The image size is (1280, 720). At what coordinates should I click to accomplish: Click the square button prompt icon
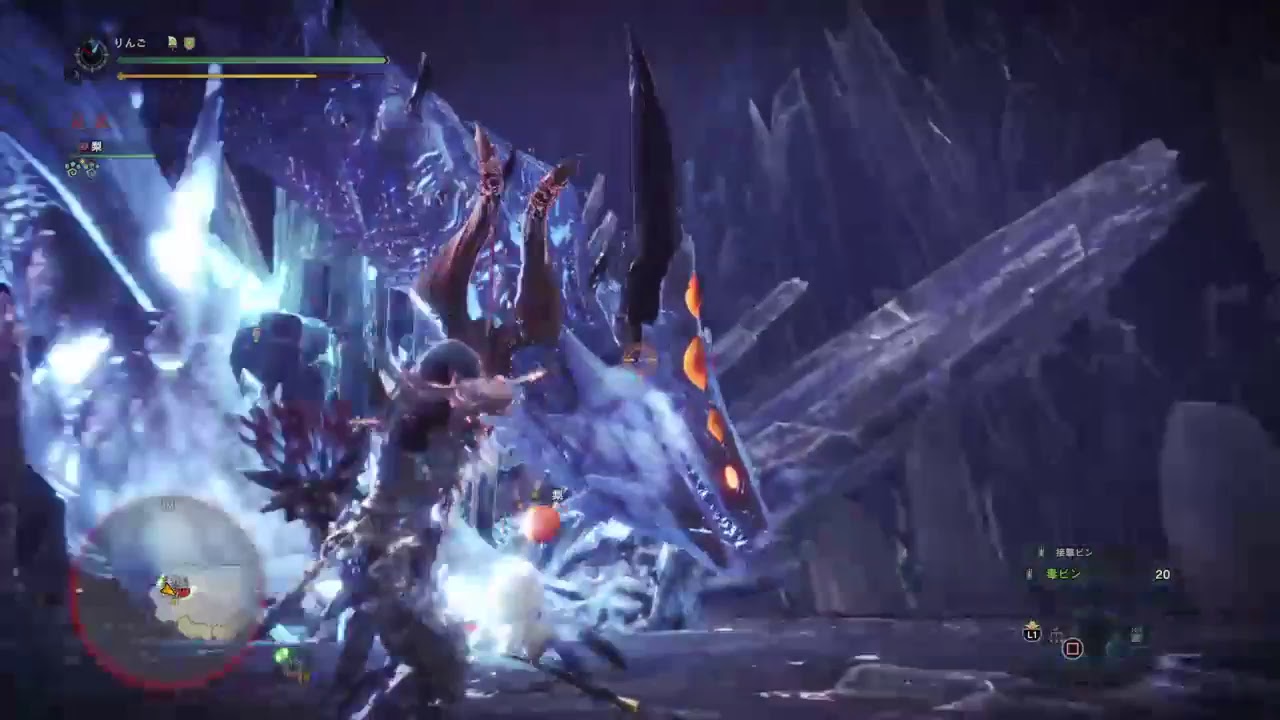click(x=1071, y=648)
